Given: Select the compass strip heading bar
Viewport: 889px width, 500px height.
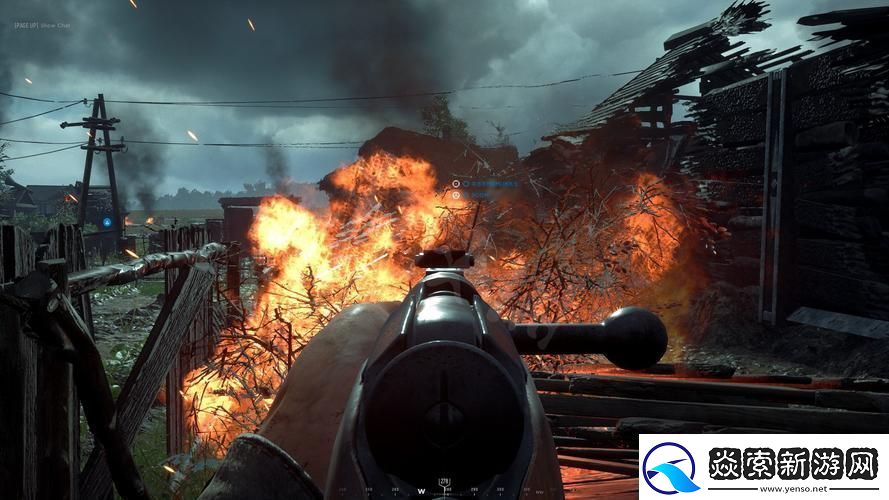Looking at the screenshot, I should [444, 488].
